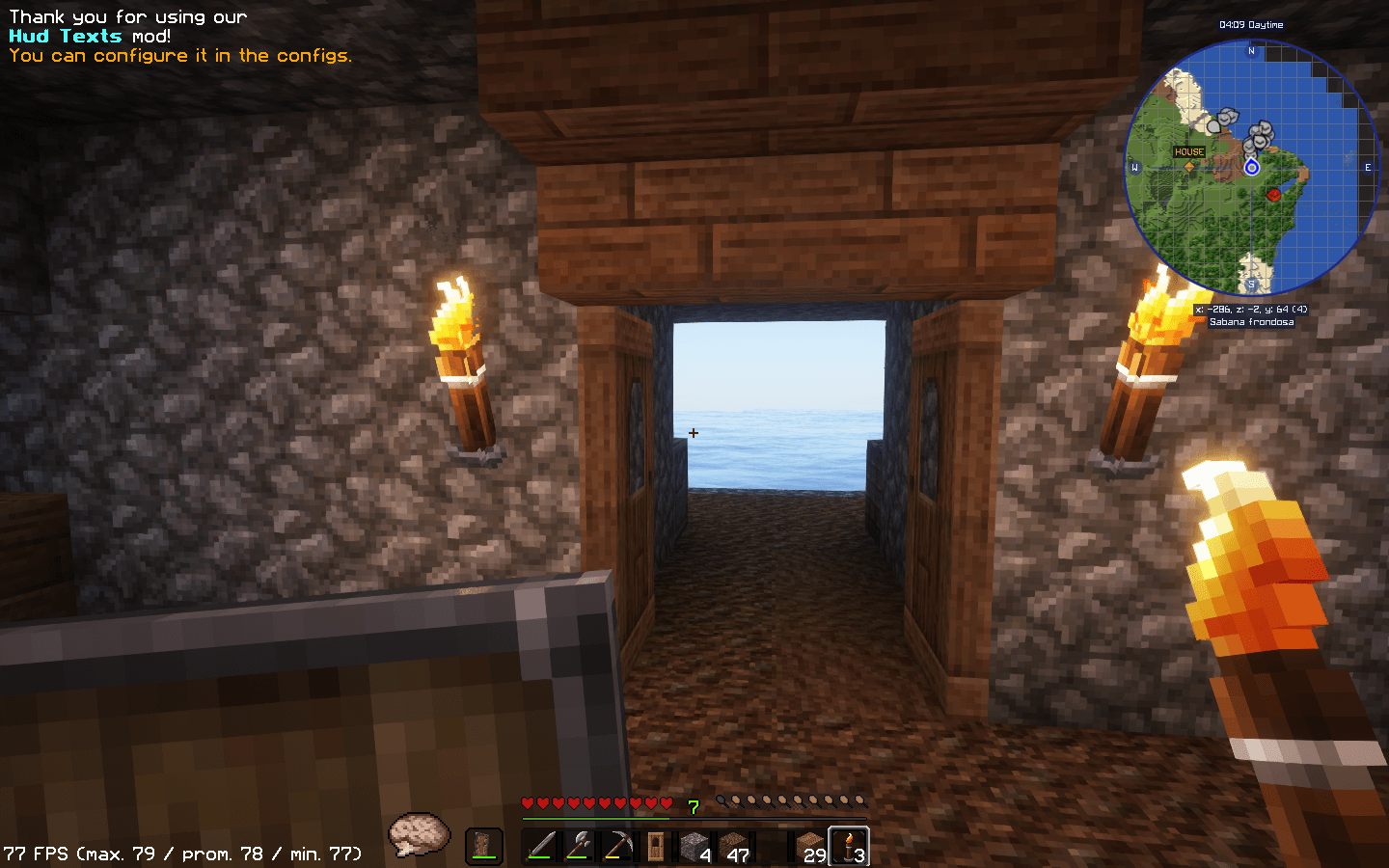Click the HOUSE waypoint diamond on the minimap
The image size is (1389, 868).
pos(1189,166)
